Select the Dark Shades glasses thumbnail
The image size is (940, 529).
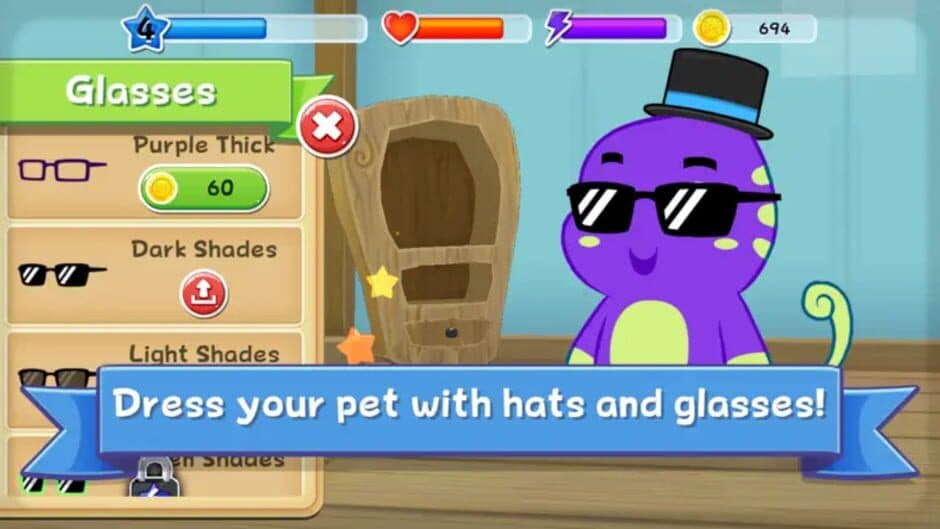coord(62,273)
